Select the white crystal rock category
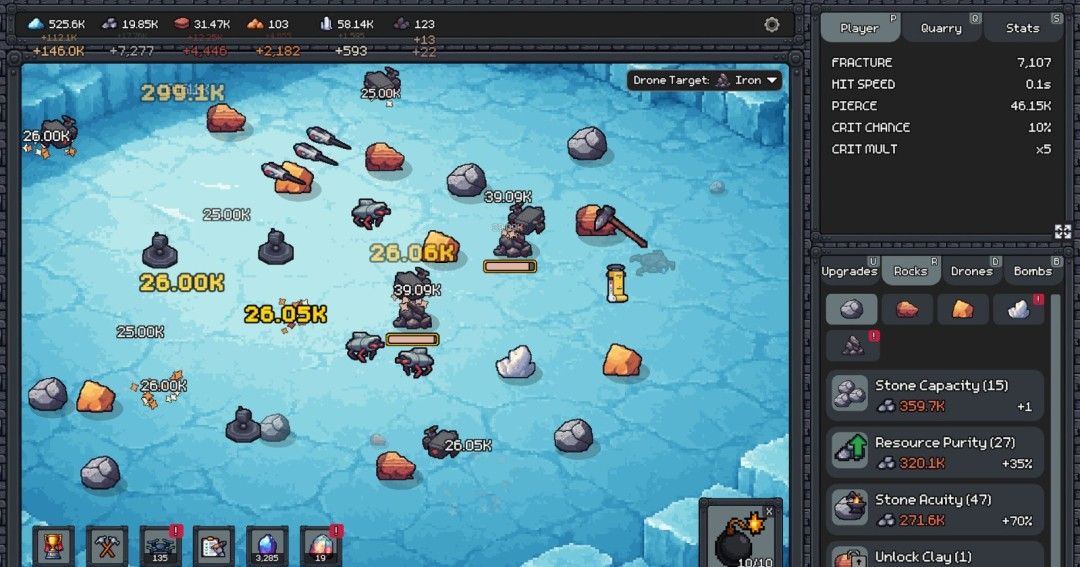Viewport: 1080px width, 567px height. coord(1018,309)
